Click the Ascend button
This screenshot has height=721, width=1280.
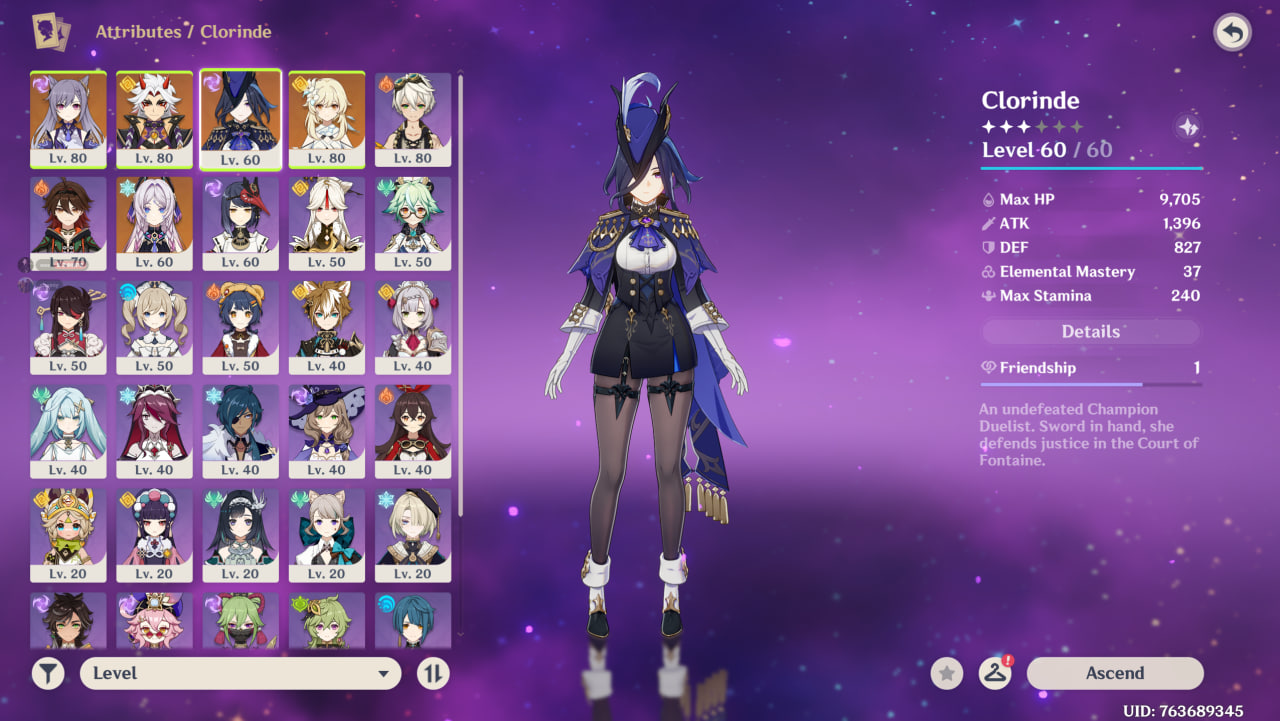1114,673
